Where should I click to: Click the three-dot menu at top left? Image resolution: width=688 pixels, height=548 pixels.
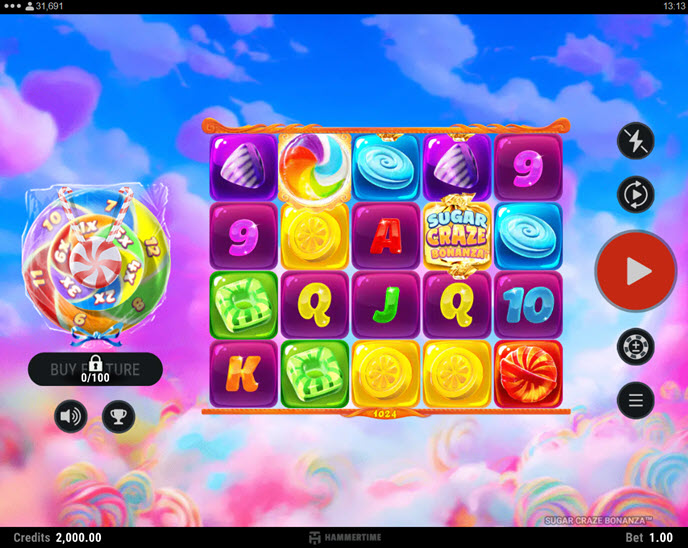tap(13, 6)
